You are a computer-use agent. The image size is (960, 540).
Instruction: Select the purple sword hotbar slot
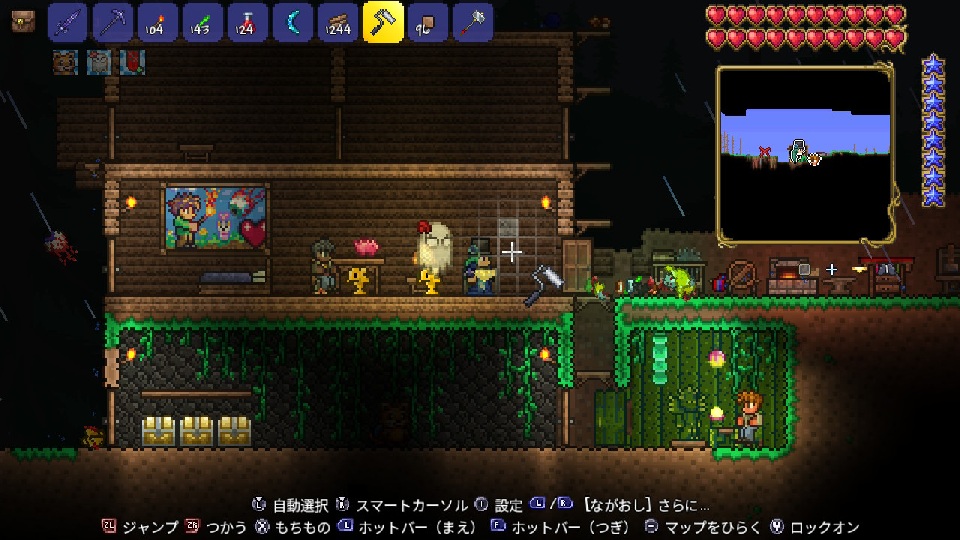click(68, 22)
